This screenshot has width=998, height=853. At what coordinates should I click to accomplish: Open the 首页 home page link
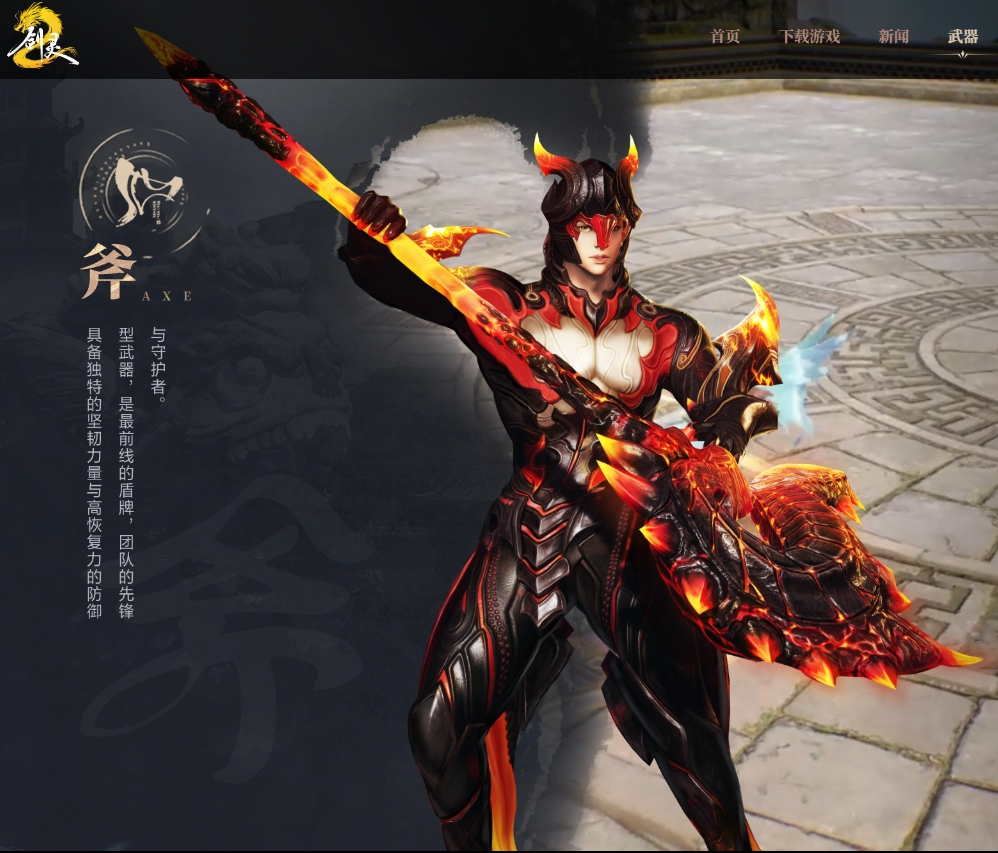tap(725, 37)
